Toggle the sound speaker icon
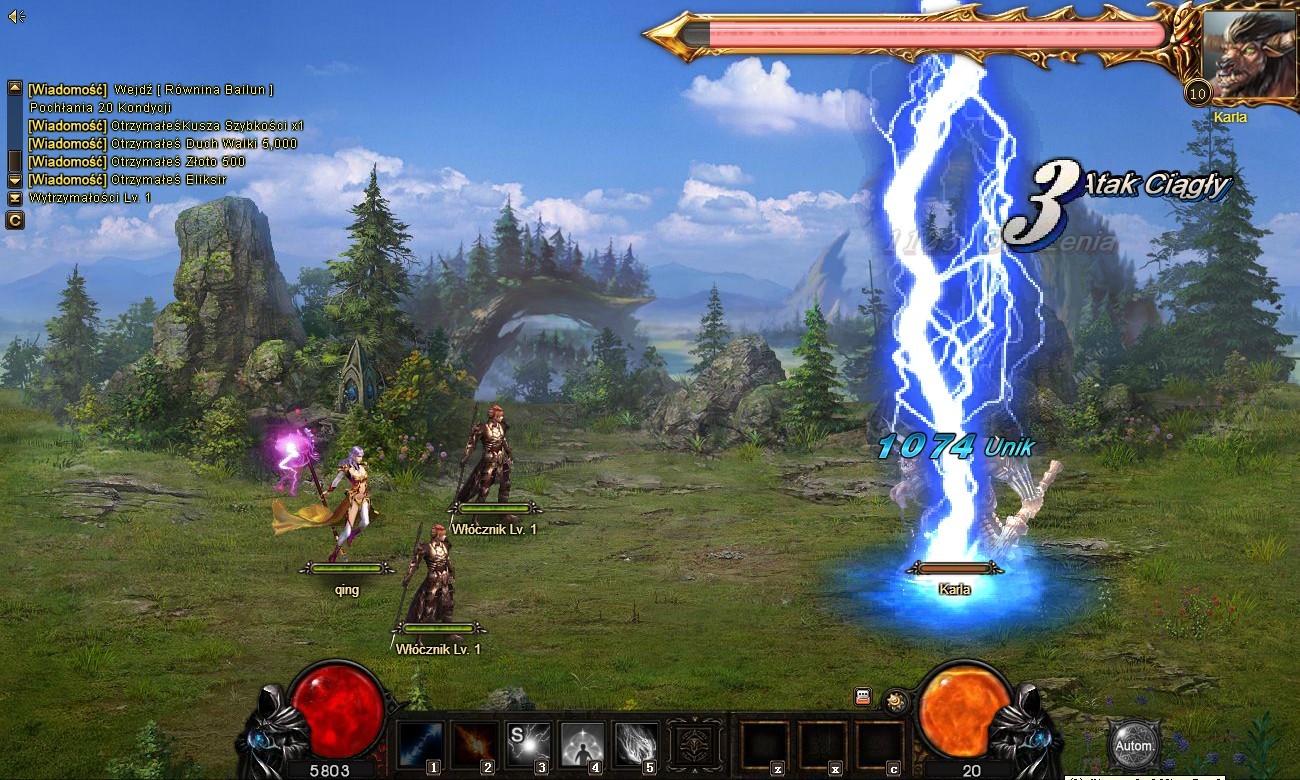 (x=15, y=16)
